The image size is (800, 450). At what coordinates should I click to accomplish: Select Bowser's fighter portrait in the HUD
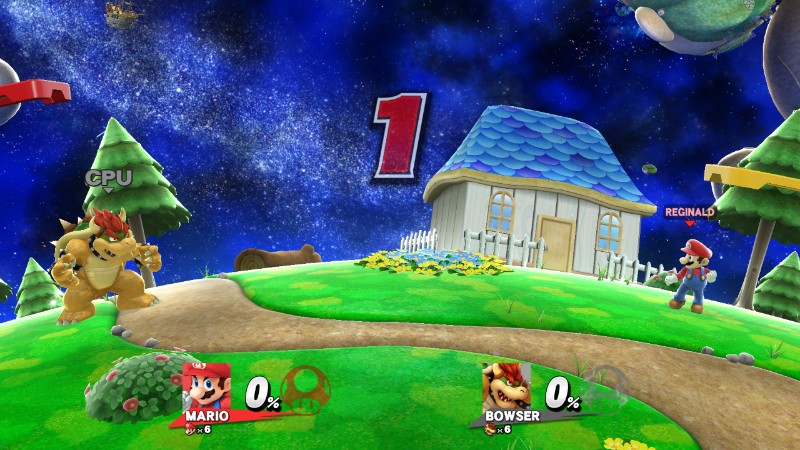coord(506,385)
